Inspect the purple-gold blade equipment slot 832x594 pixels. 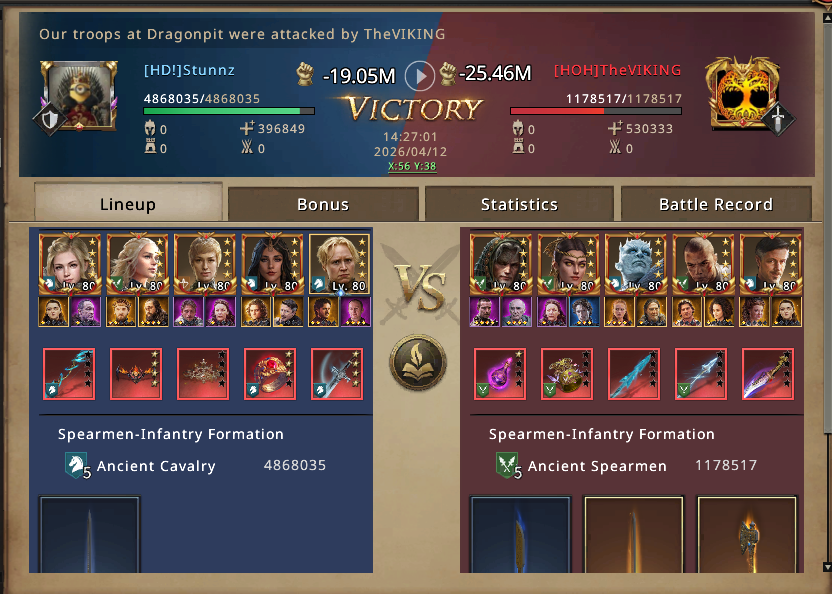[768, 374]
